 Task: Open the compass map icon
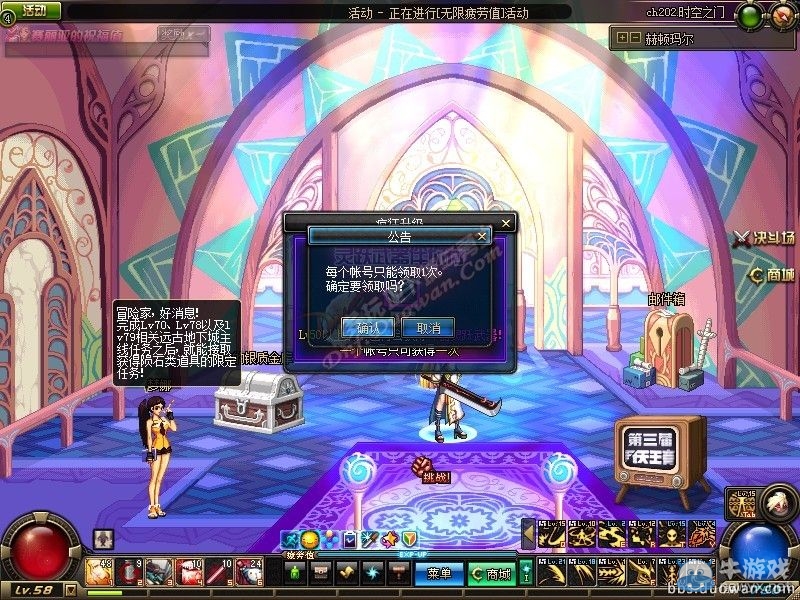click(x=780, y=16)
